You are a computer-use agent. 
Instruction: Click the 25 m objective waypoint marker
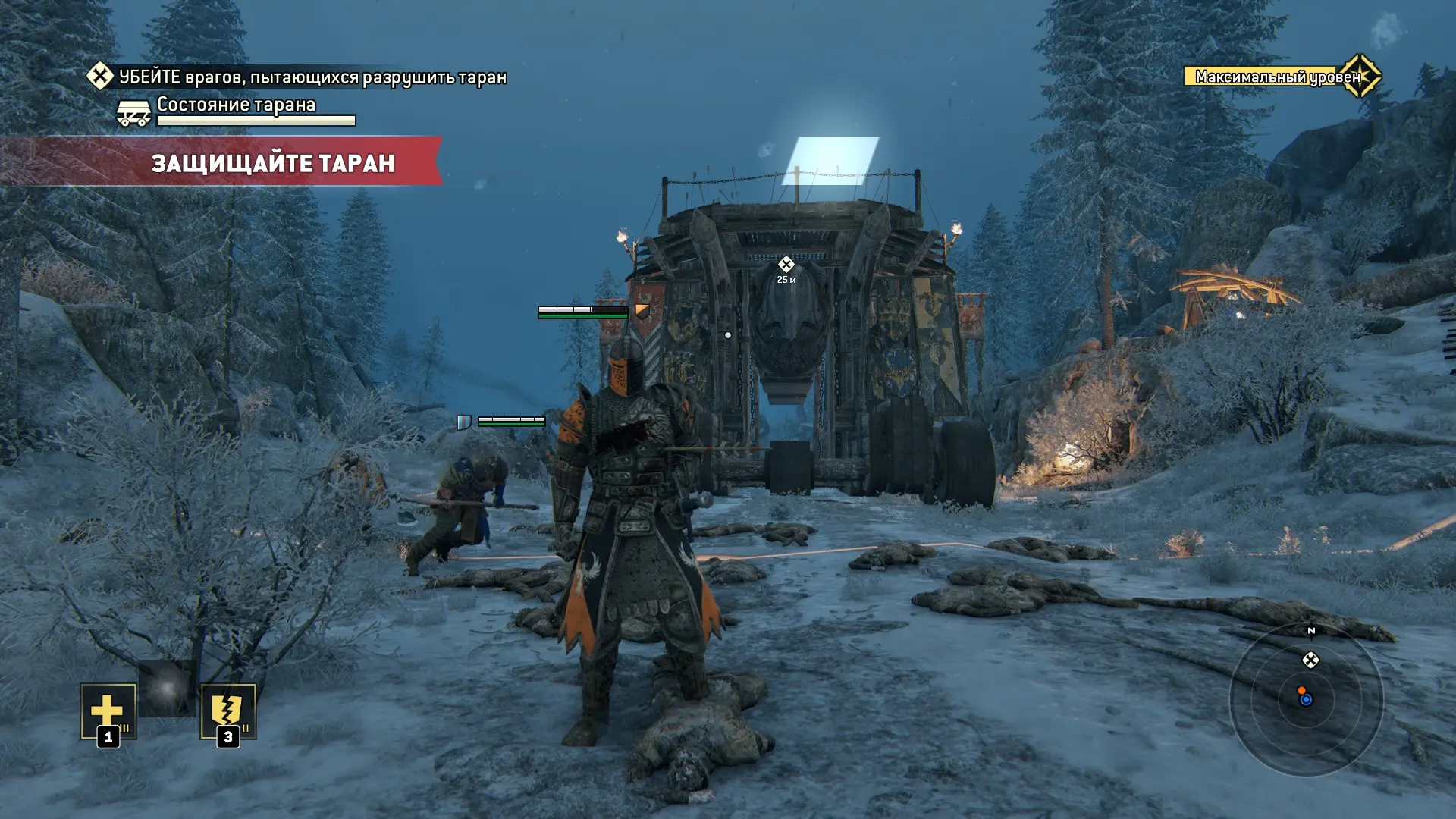tap(786, 265)
